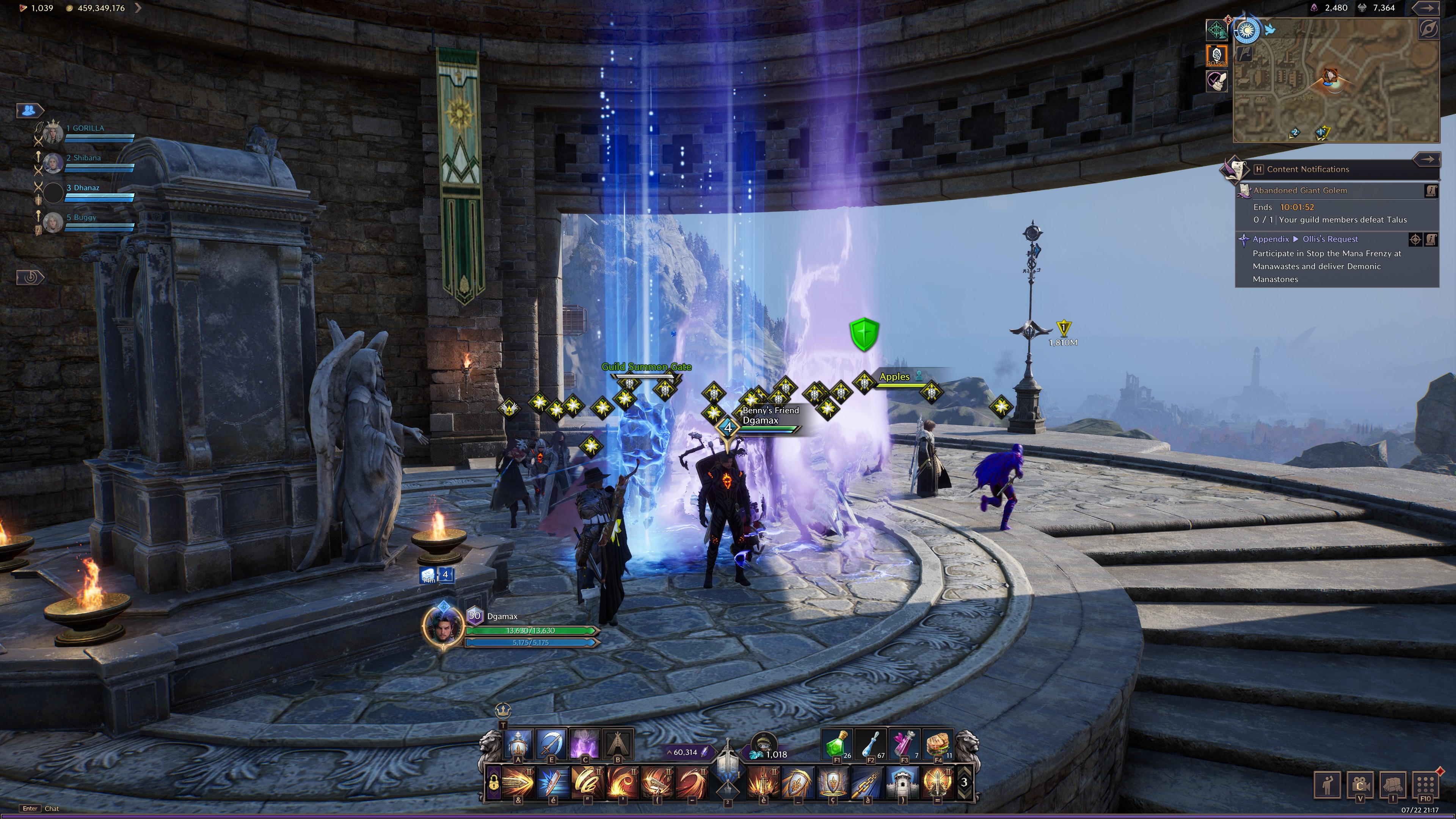1456x819 pixels.
Task: Activate the camp tent ability
Action: tap(618, 743)
